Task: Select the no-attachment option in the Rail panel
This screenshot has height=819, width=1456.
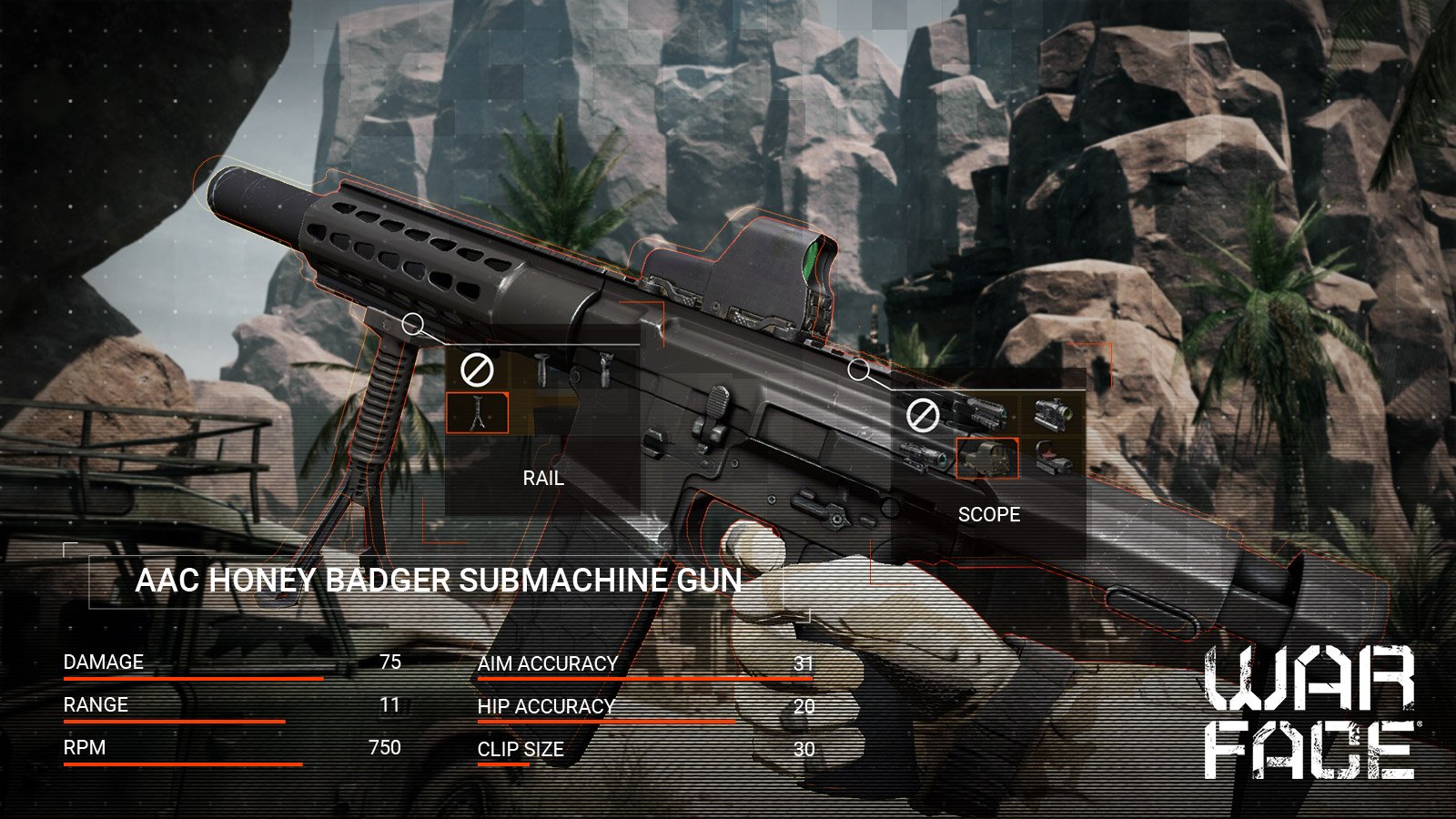Action: tap(477, 369)
